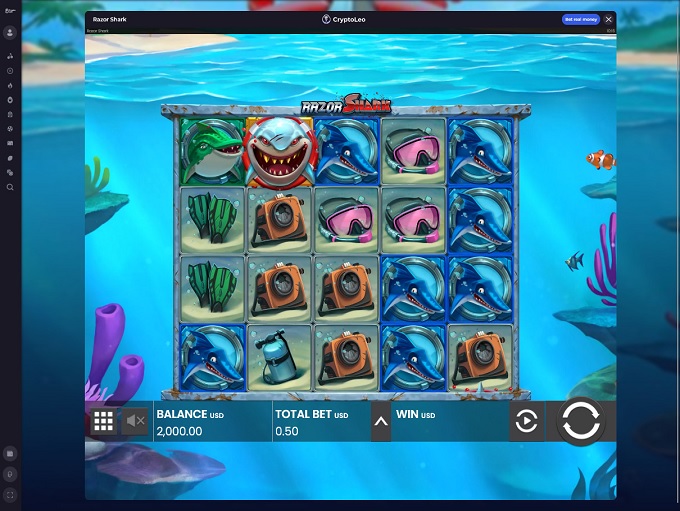Screen dimensions: 680x511
Task: Start autoplay with the play-loop button
Action: [526, 422]
